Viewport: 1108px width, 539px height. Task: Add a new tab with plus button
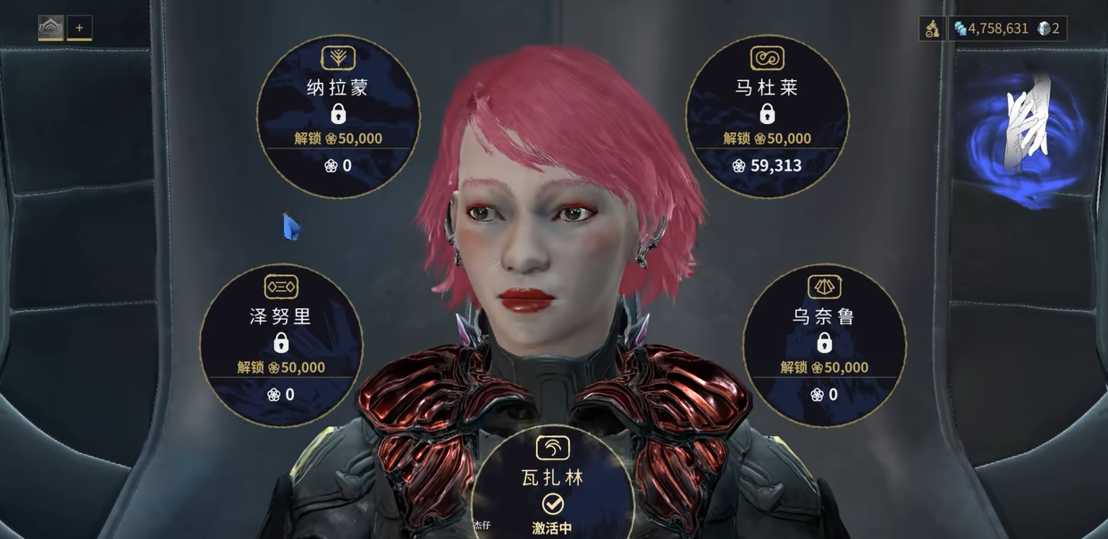pos(80,28)
